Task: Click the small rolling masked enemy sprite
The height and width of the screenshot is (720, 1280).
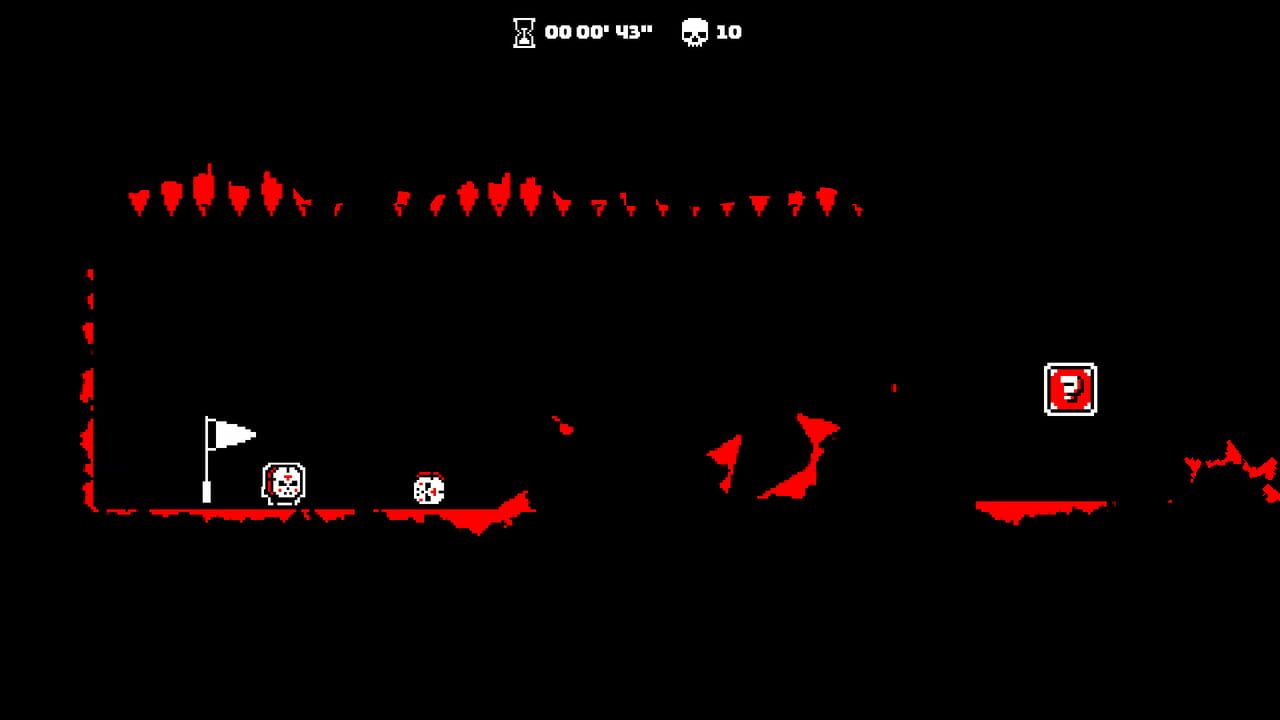Action: click(429, 488)
